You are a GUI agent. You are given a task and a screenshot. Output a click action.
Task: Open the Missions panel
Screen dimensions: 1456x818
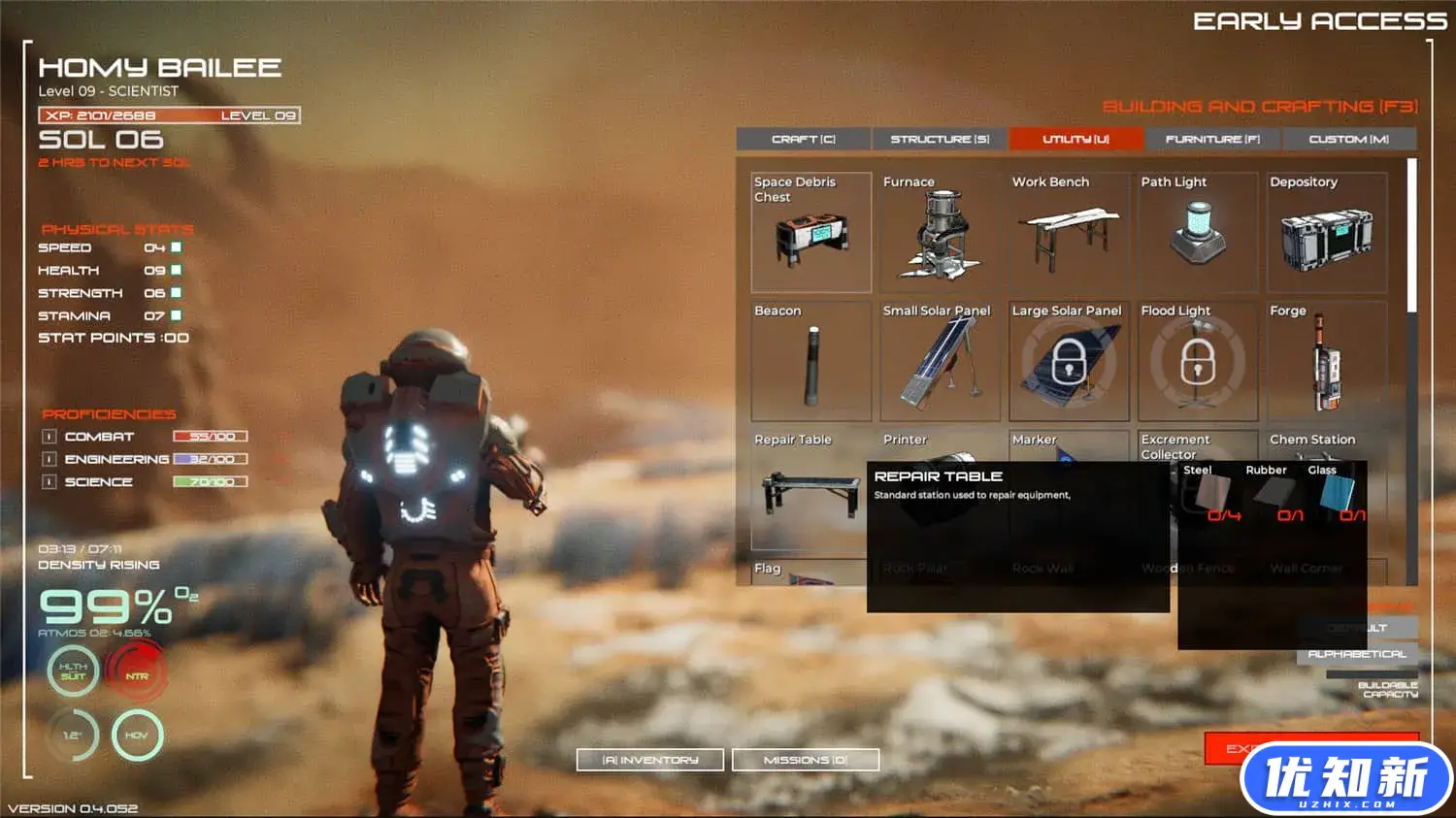[x=806, y=760]
